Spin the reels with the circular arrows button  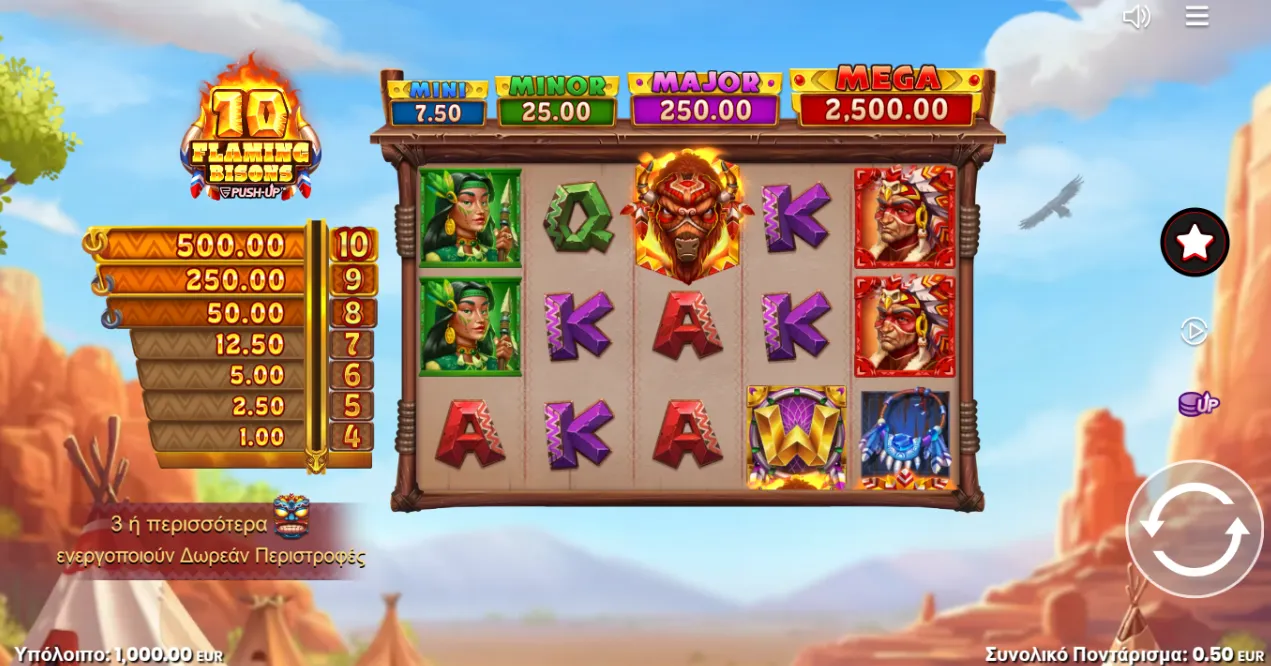point(1194,529)
